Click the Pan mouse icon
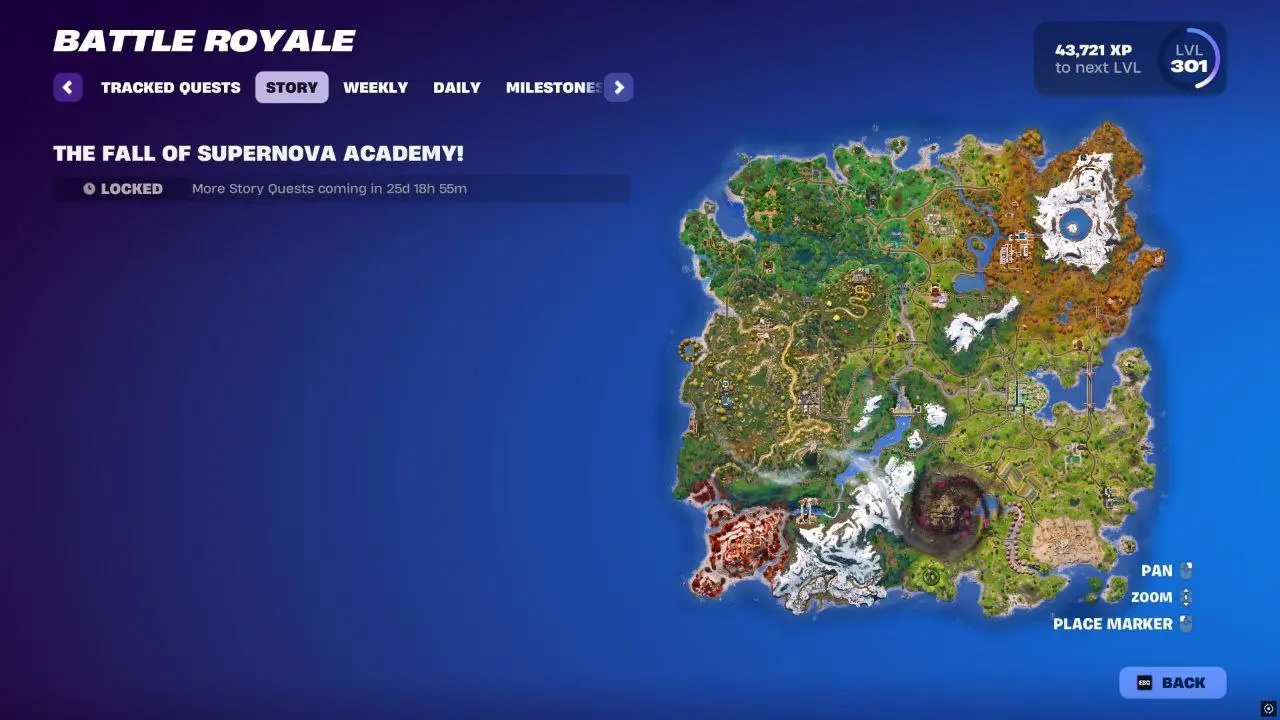 tap(1184, 569)
